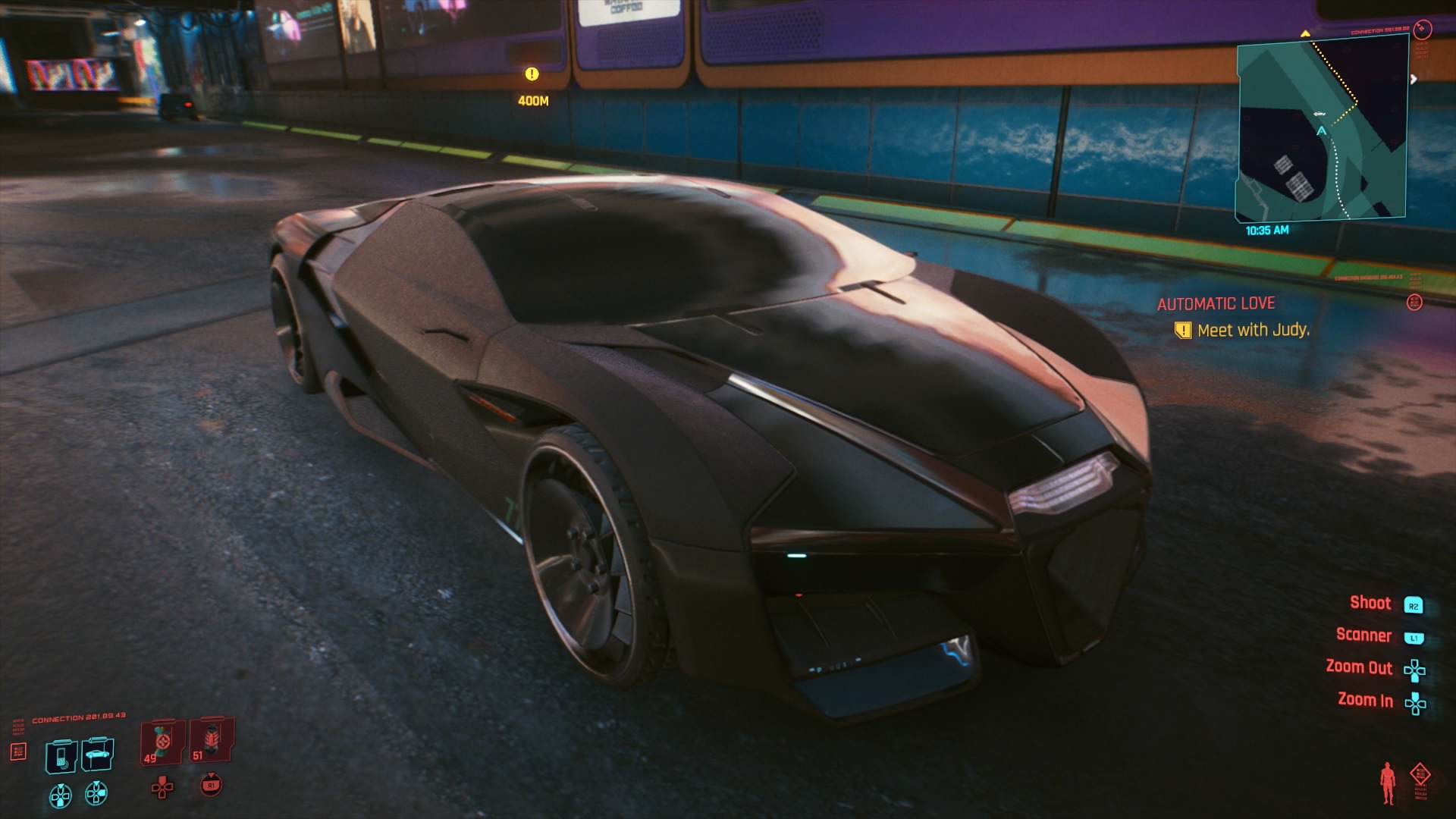
Task: Click the player arrow on the minimap
Action: (1321, 131)
